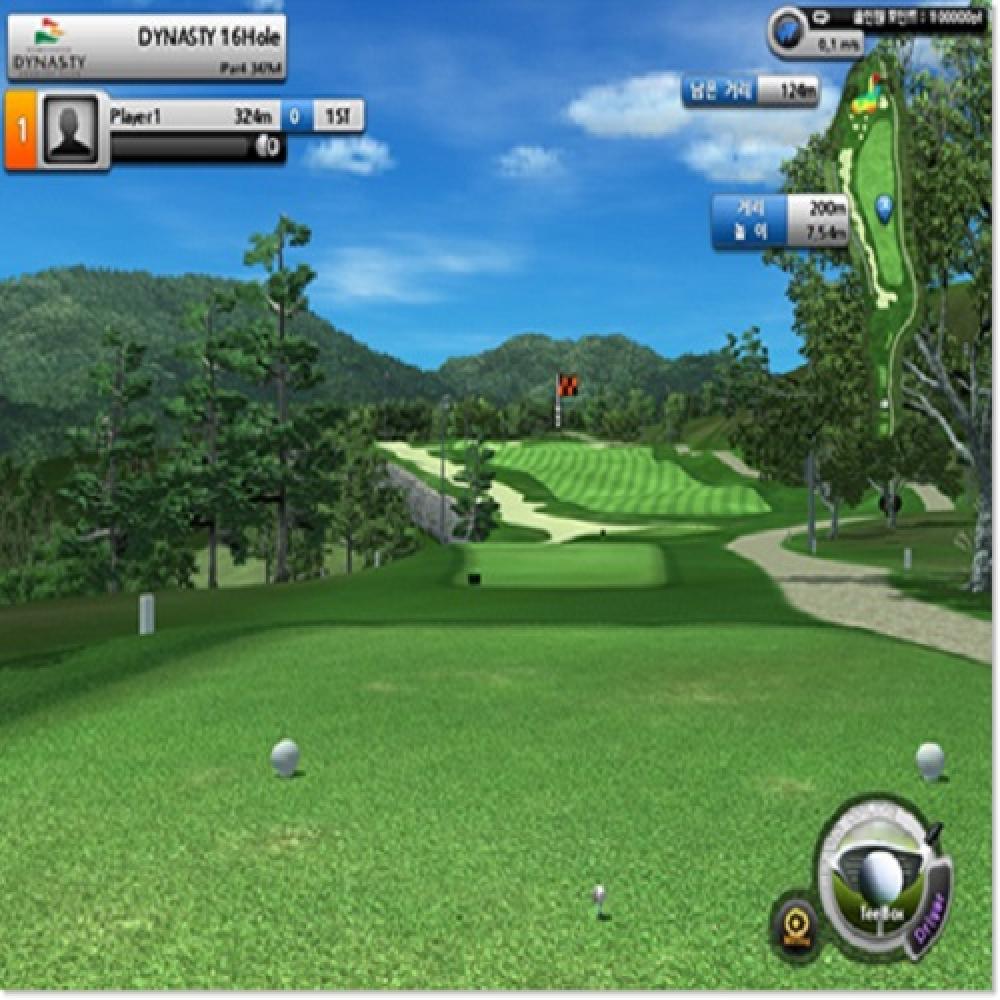This screenshot has width=1000, height=1000.
Task: Click the blue pin marker on minimap
Action: pyautogui.click(x=884, y=207)
